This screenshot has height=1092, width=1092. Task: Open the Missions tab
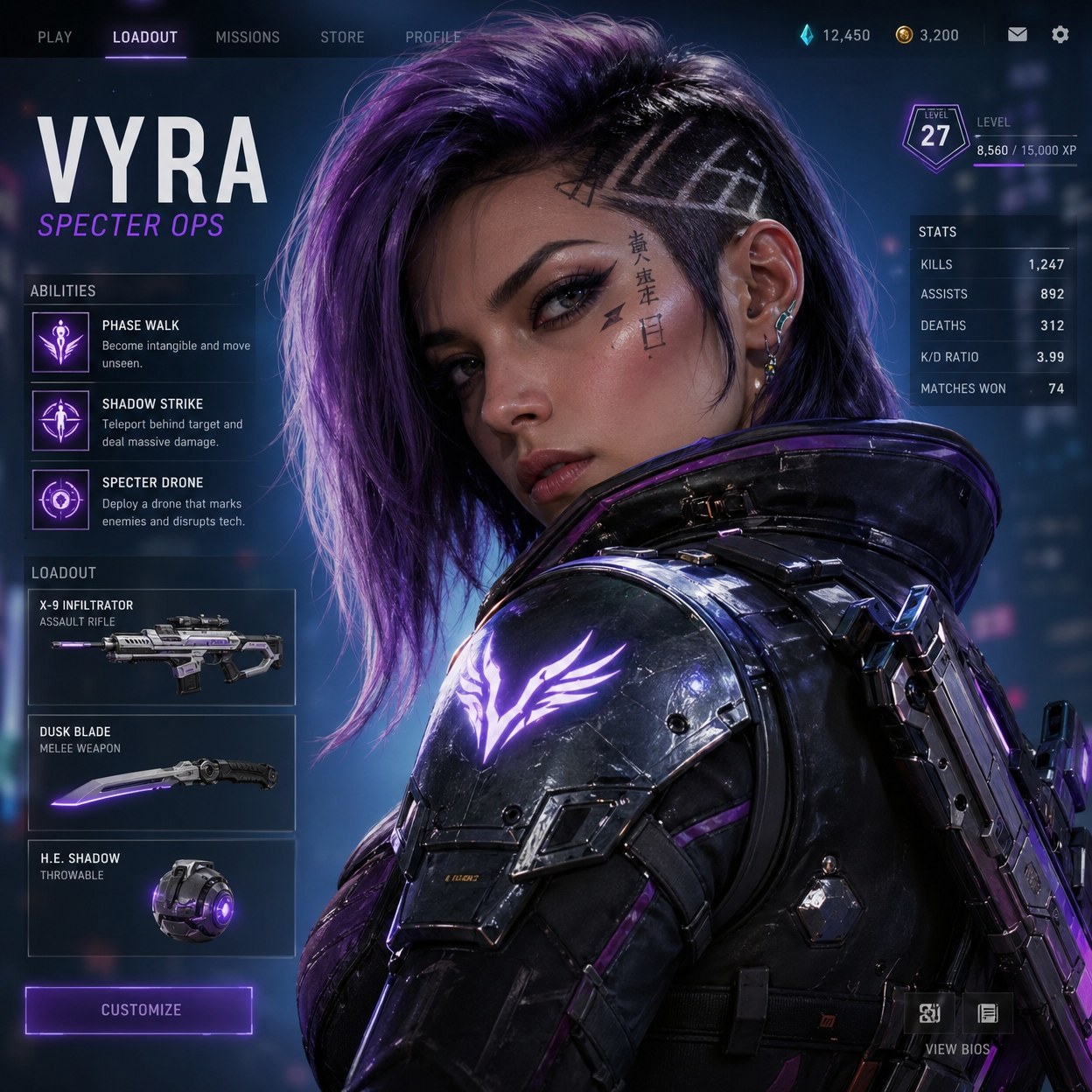click(248, 37)
